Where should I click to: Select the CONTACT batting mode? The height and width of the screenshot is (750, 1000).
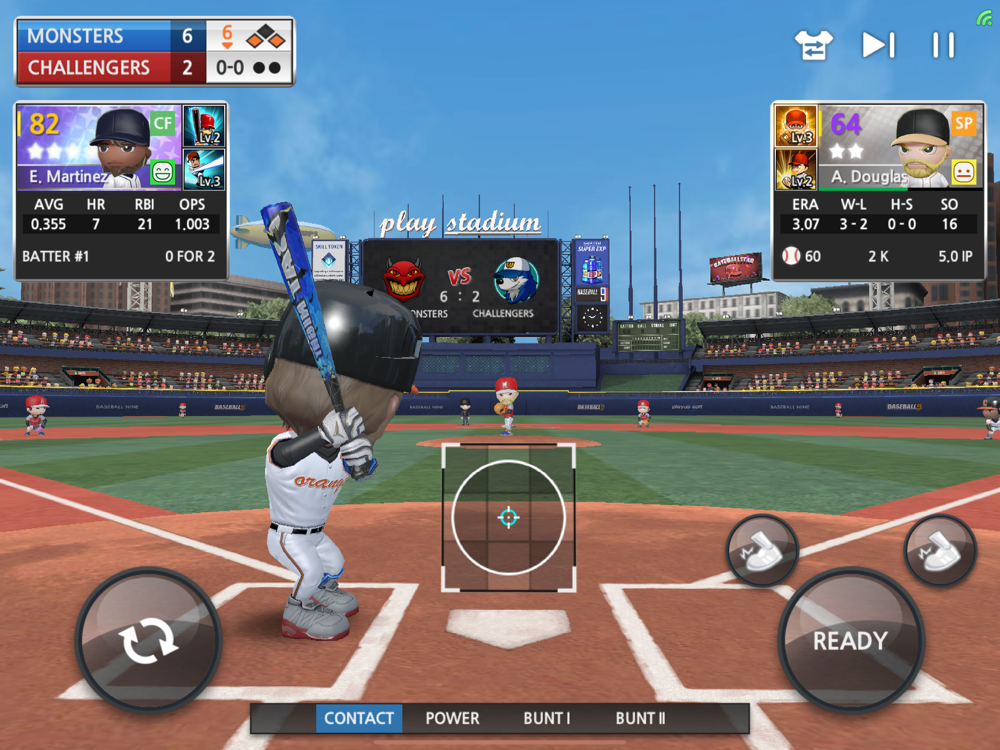[x=359, y=718]
